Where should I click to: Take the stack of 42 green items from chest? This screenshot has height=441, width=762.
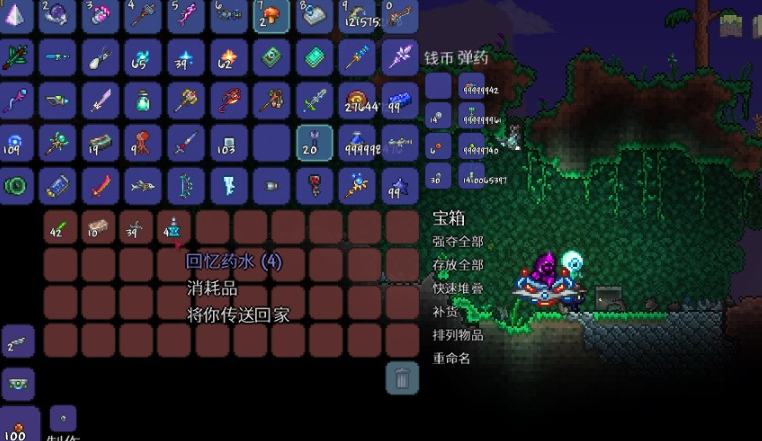(x=58, y=229)
